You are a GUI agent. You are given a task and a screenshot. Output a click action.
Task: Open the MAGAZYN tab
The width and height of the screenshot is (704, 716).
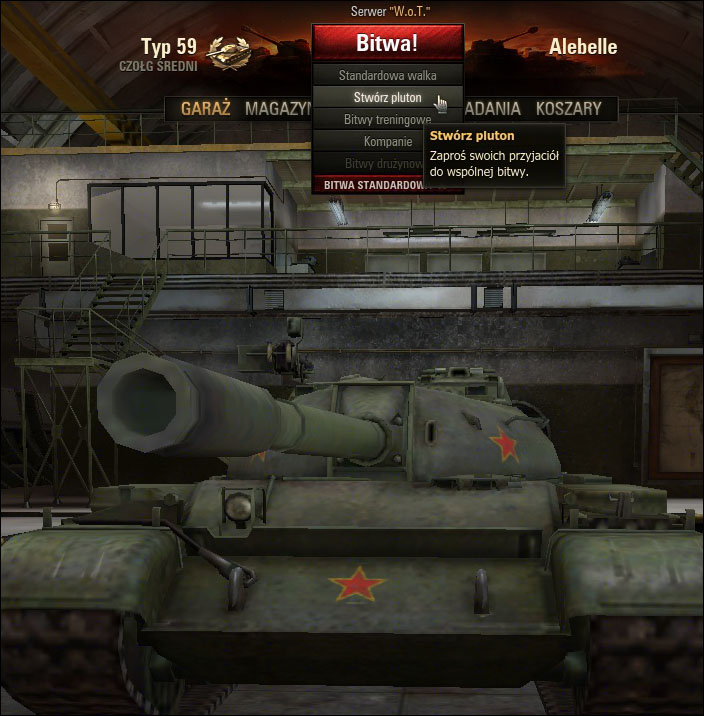(278, 109)
